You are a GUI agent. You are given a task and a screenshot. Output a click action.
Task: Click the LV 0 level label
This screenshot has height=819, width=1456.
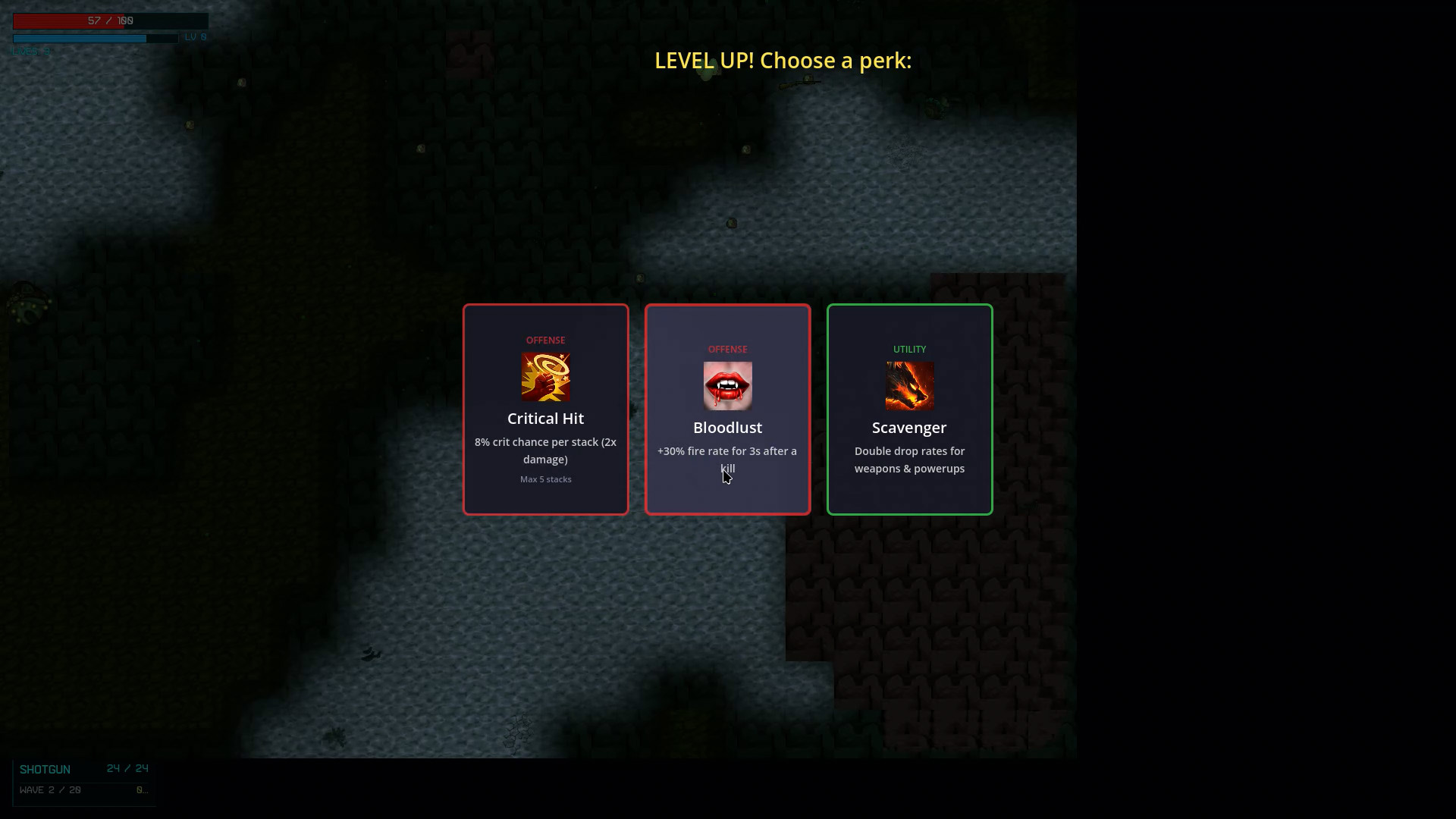(x=195, y=36)
